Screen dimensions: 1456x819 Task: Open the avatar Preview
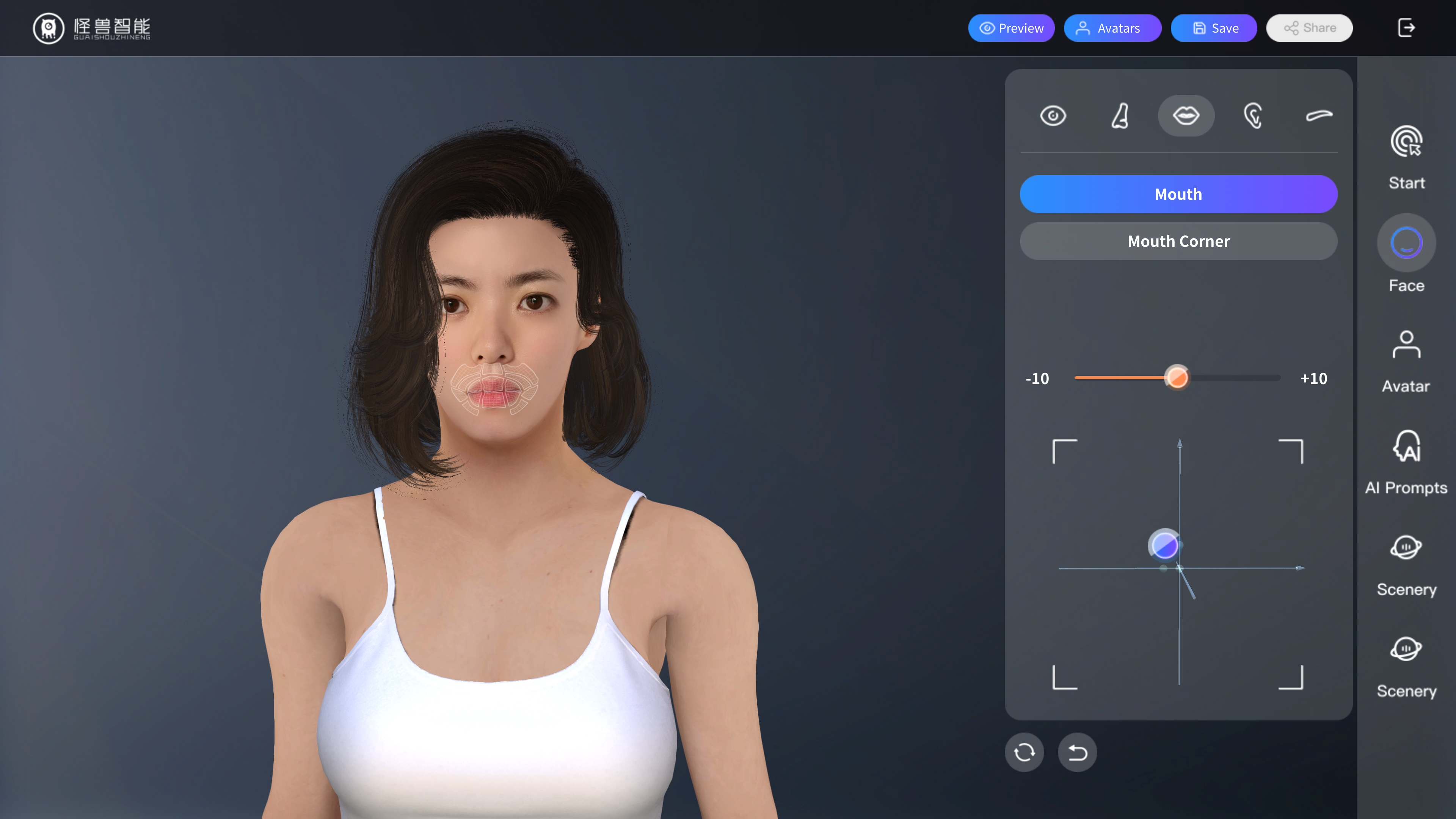pyautogui.click(x=1011, y=28)
